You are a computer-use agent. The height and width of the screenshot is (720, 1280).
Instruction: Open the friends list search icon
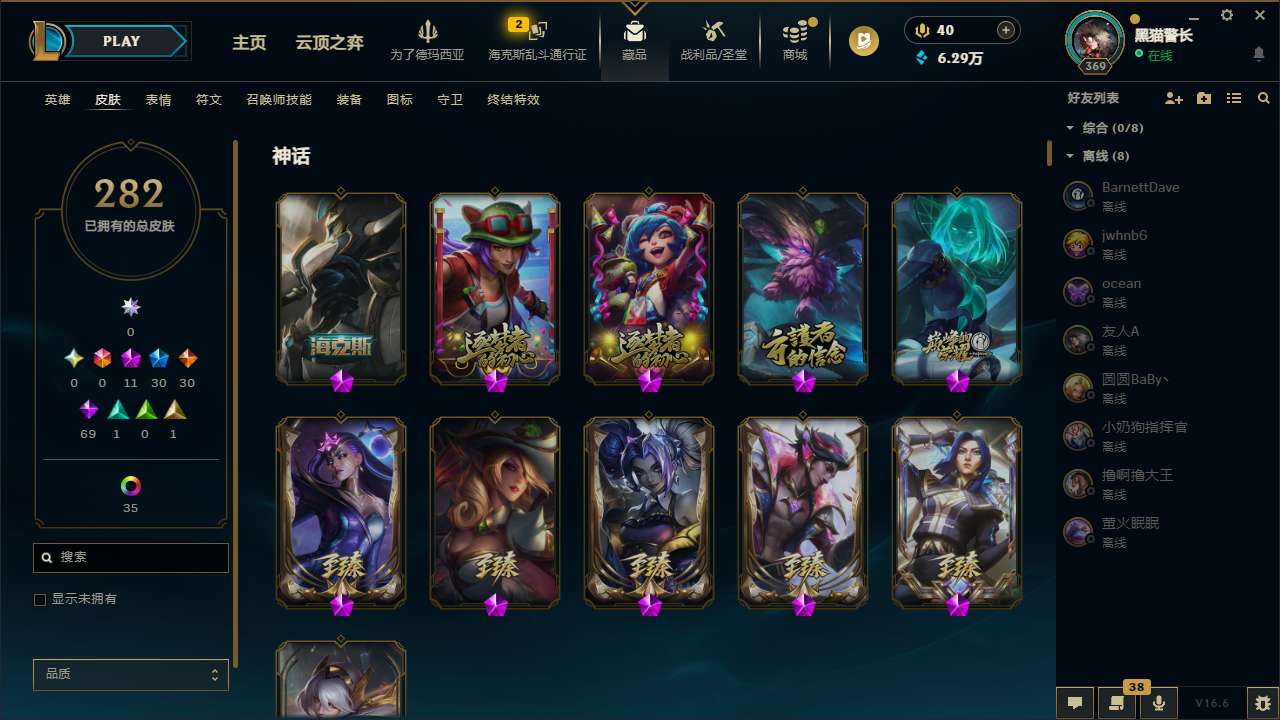pyautogui.click(x=1264, y=98)
